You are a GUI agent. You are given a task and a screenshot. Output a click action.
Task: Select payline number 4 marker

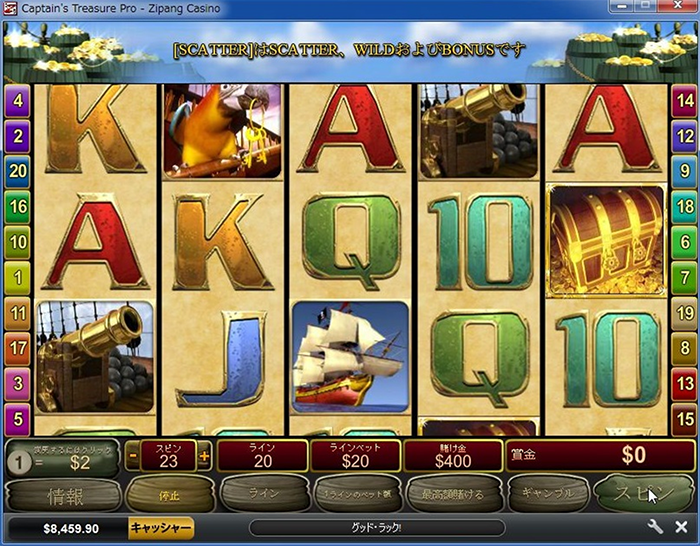(18, 101)
